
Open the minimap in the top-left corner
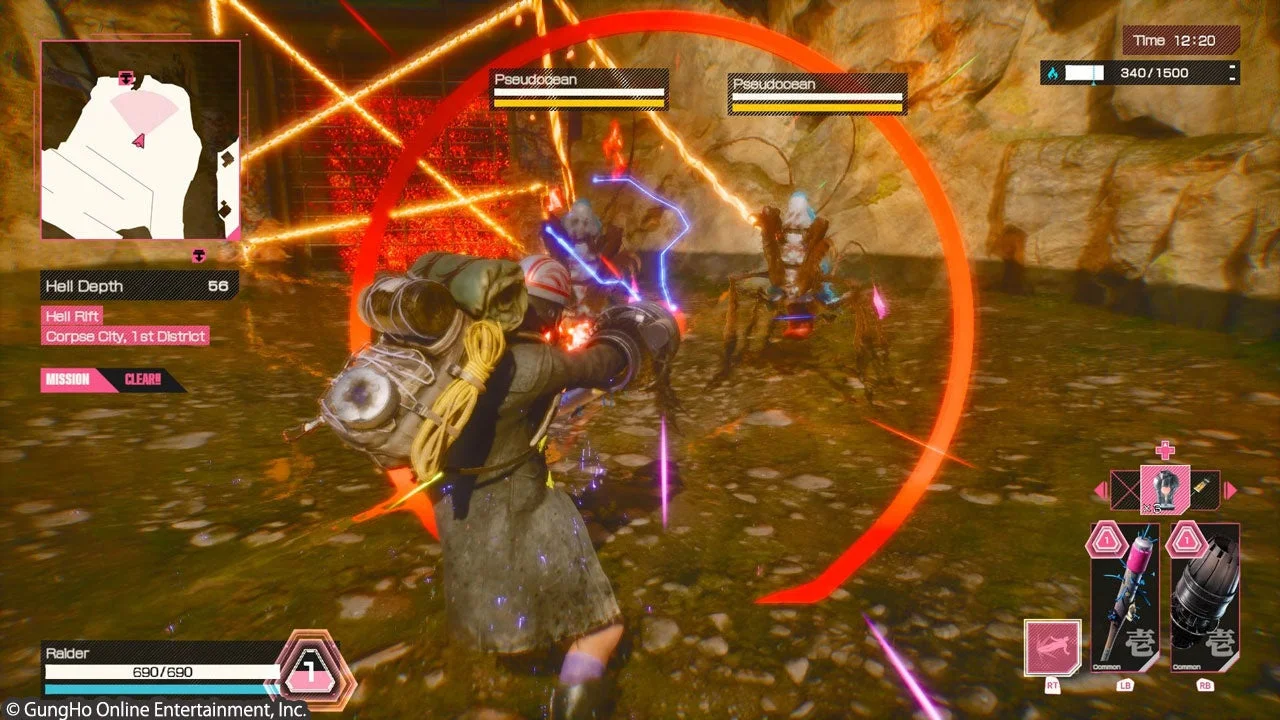click(140, 142)
